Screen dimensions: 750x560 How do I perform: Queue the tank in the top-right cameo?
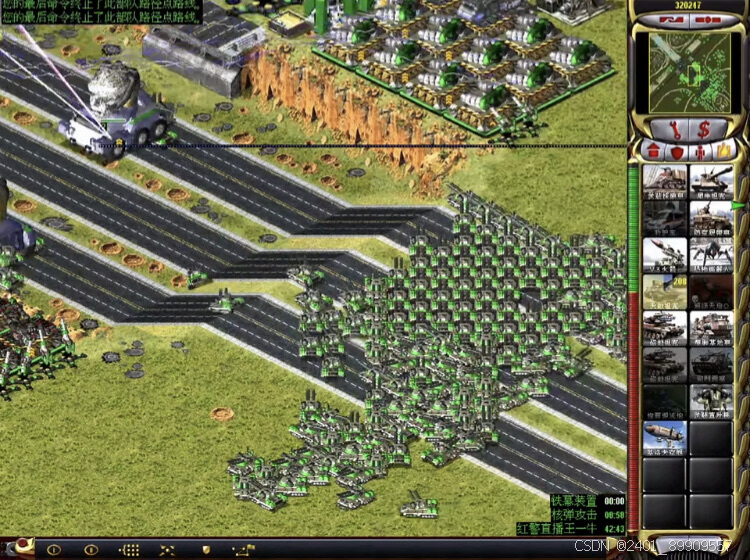(711, 183)
